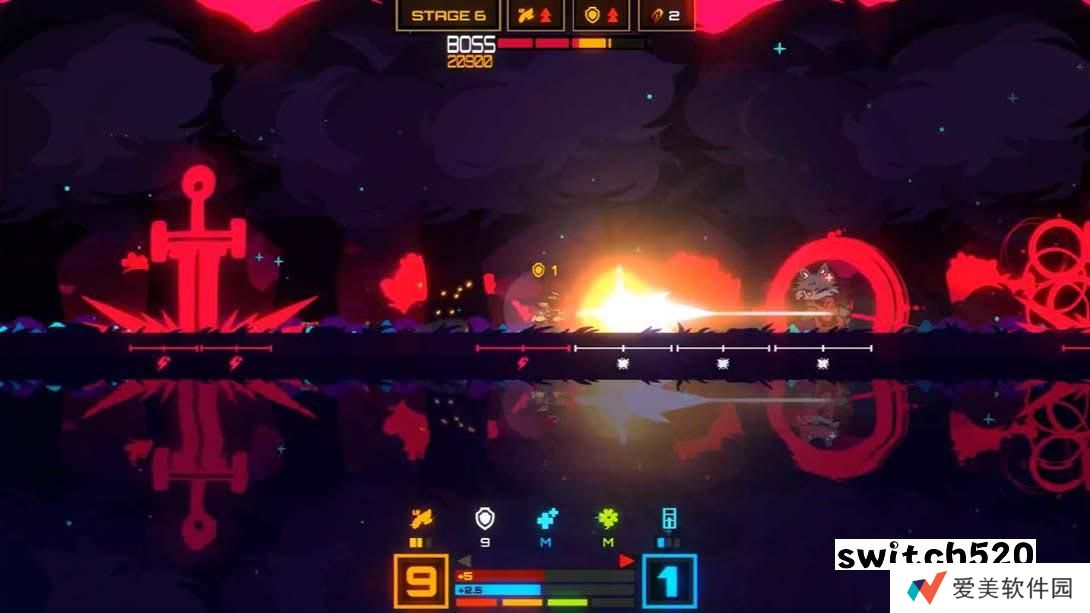Choose the white shield stat icon

tap(485, 519)
